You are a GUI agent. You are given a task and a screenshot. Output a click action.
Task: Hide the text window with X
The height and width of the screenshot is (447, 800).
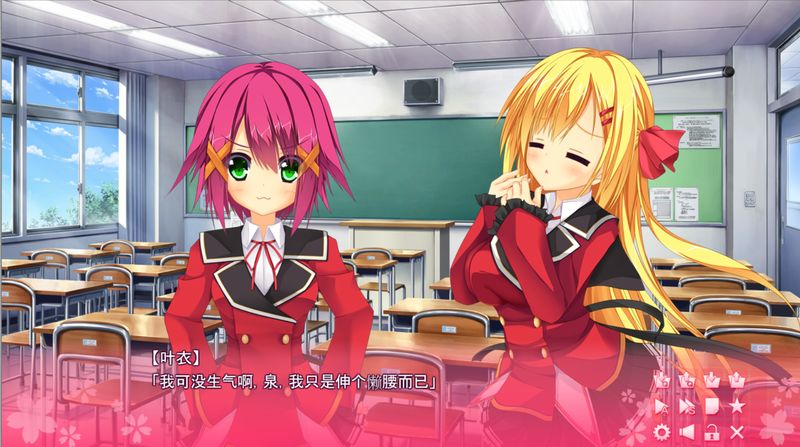coord(738,432)
